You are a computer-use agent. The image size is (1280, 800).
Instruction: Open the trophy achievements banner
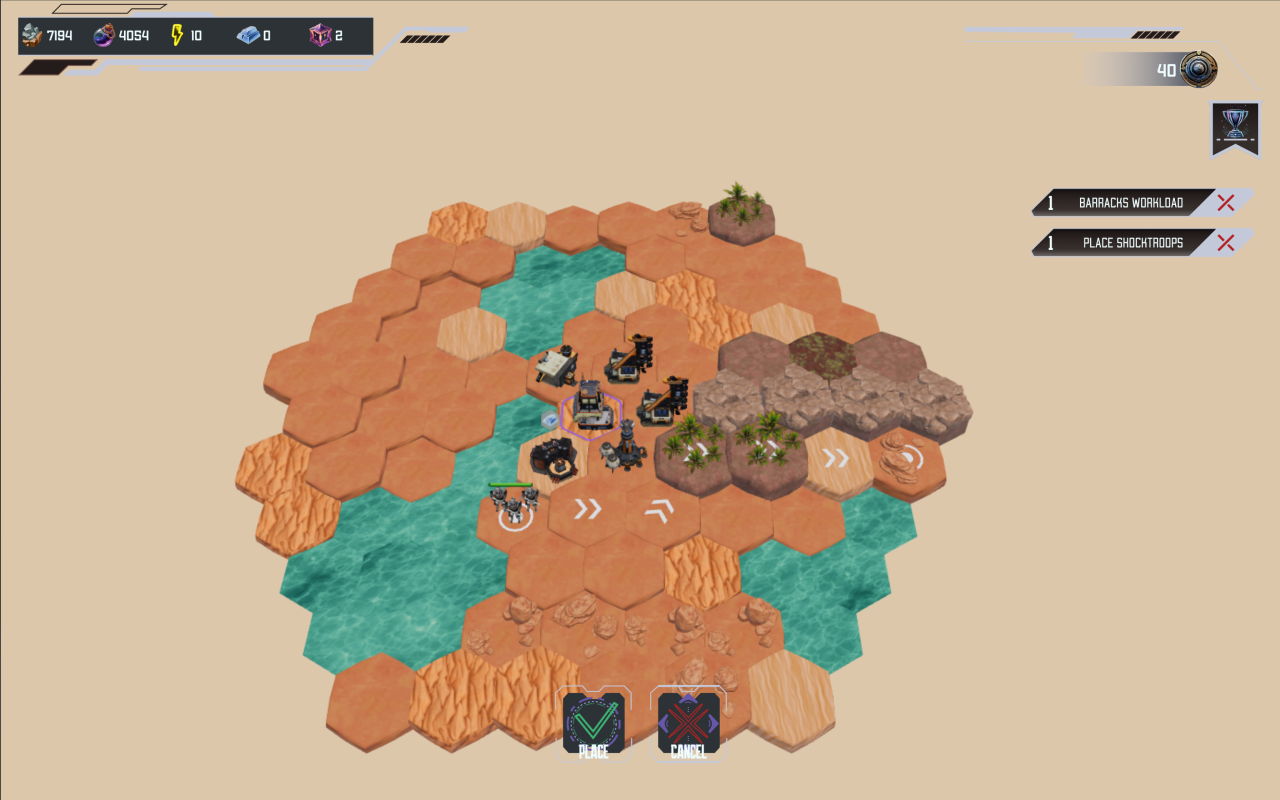pyautogui.click(x=1235, y=126)
